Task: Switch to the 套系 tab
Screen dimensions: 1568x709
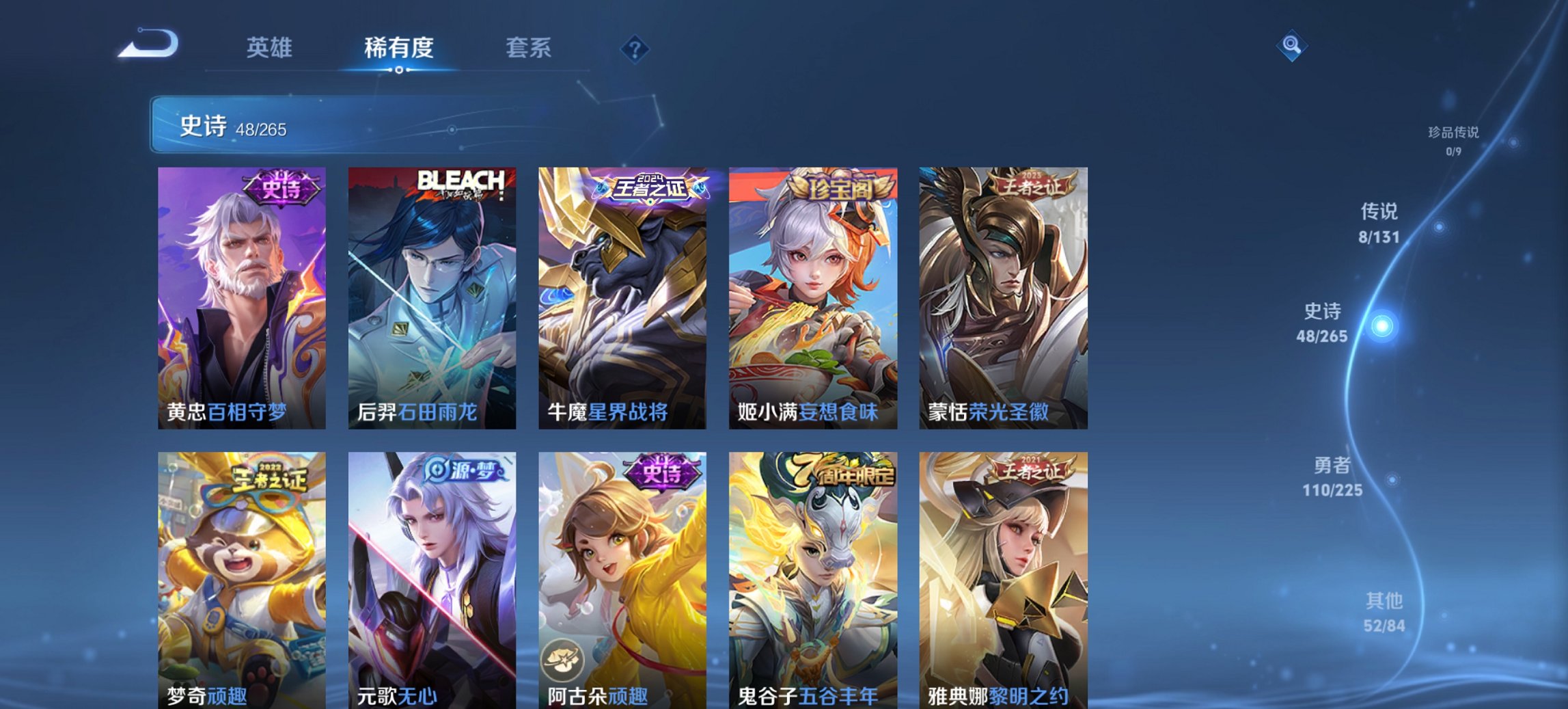Action: point(529,48)
